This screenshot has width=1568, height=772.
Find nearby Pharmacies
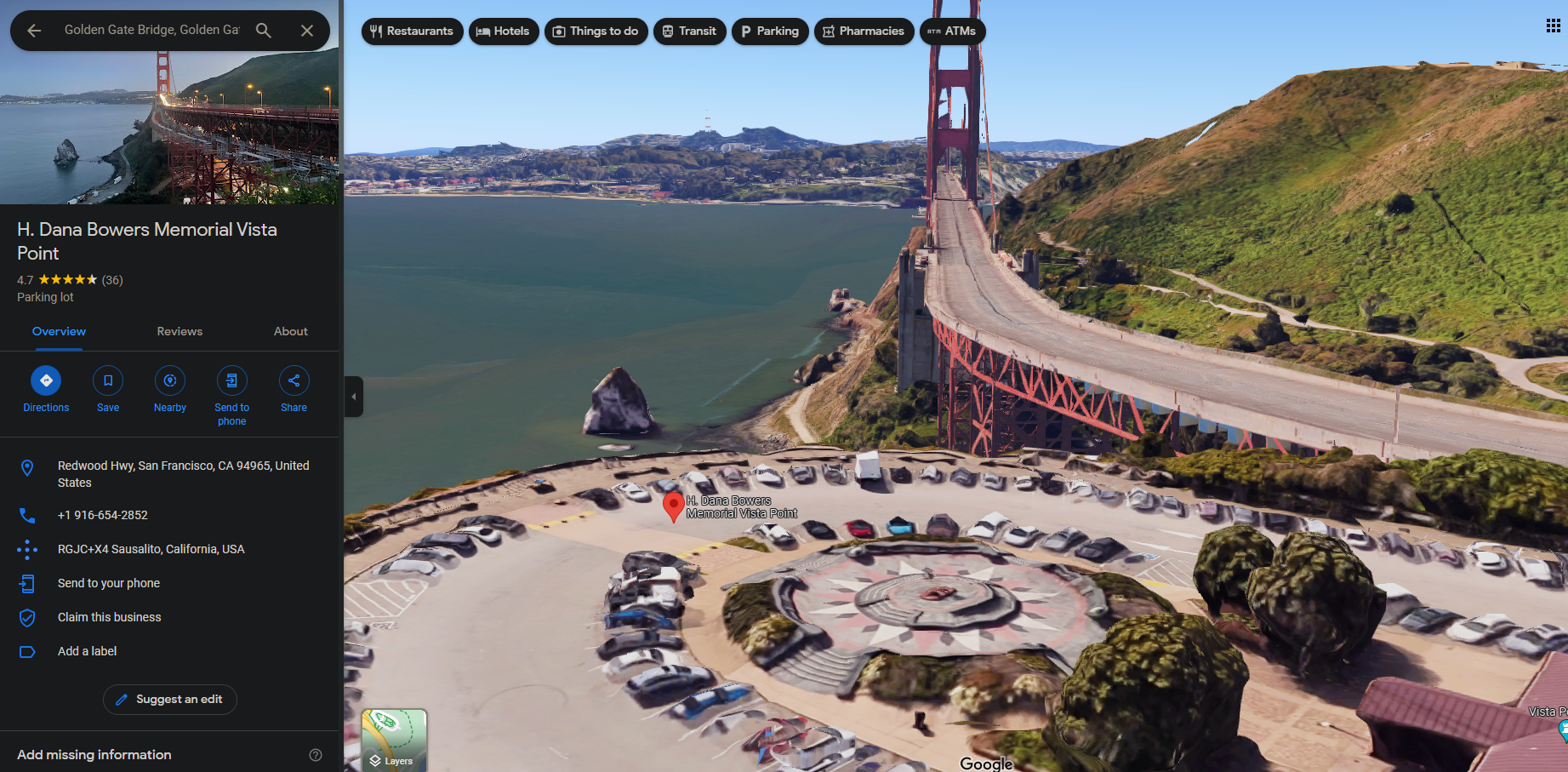click(864, 31)
